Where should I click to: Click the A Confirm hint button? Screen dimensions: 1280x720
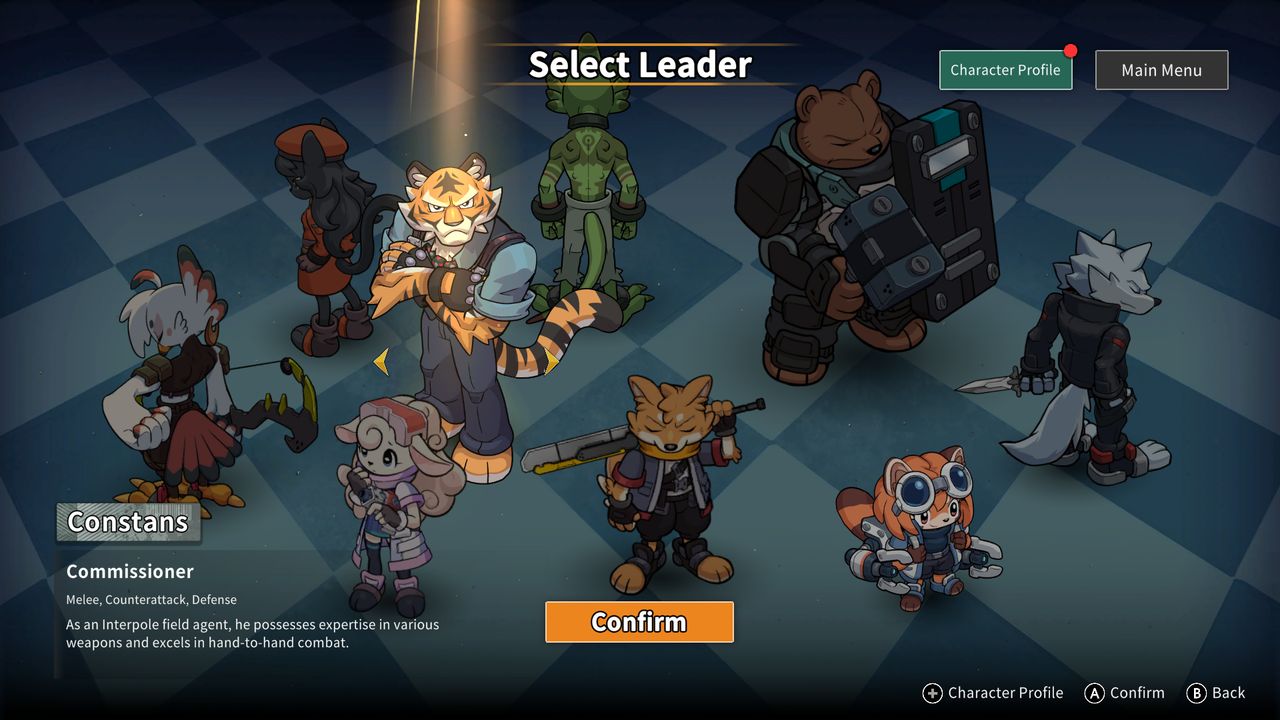coord(1124,692)
